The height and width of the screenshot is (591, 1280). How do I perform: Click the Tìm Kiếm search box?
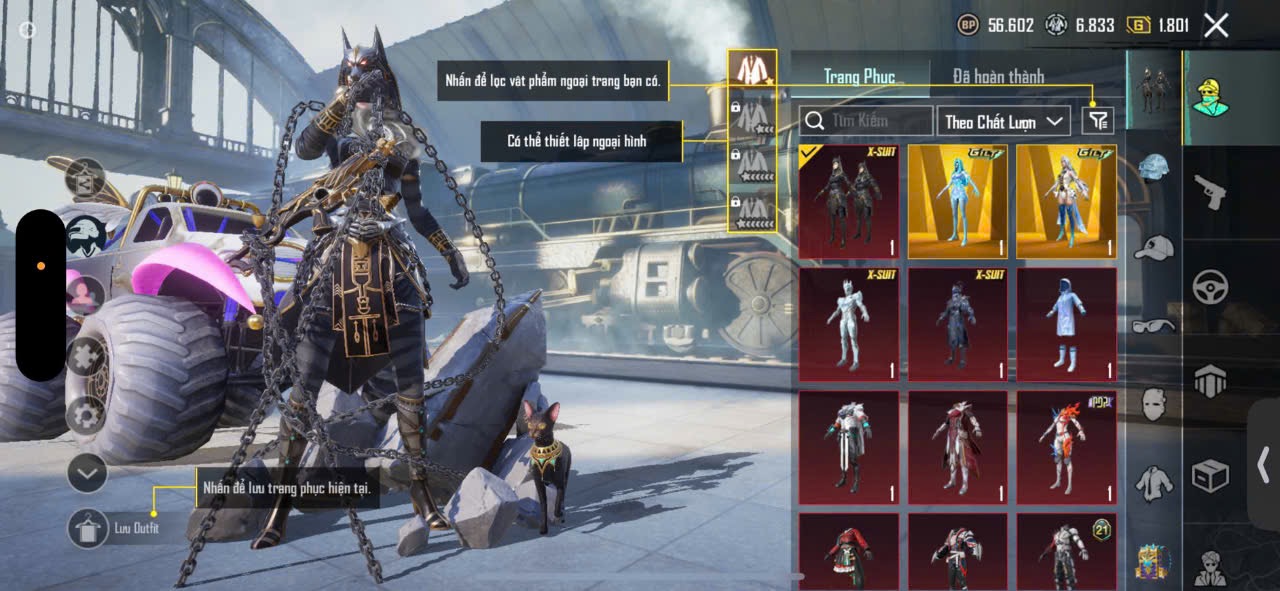pos(866,121)
